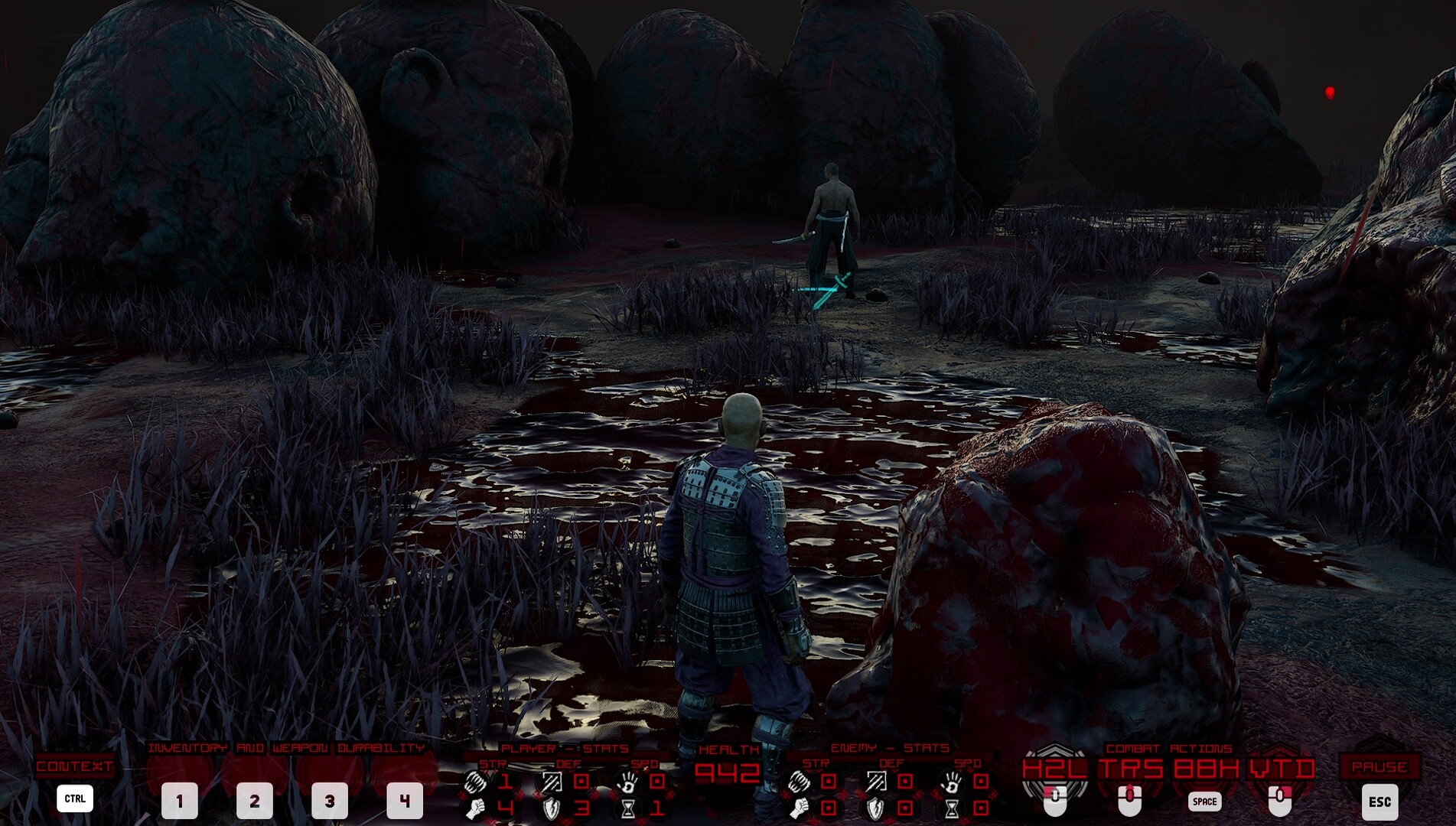
Task: Open the BBH combat action
Action: (1206, 768)
